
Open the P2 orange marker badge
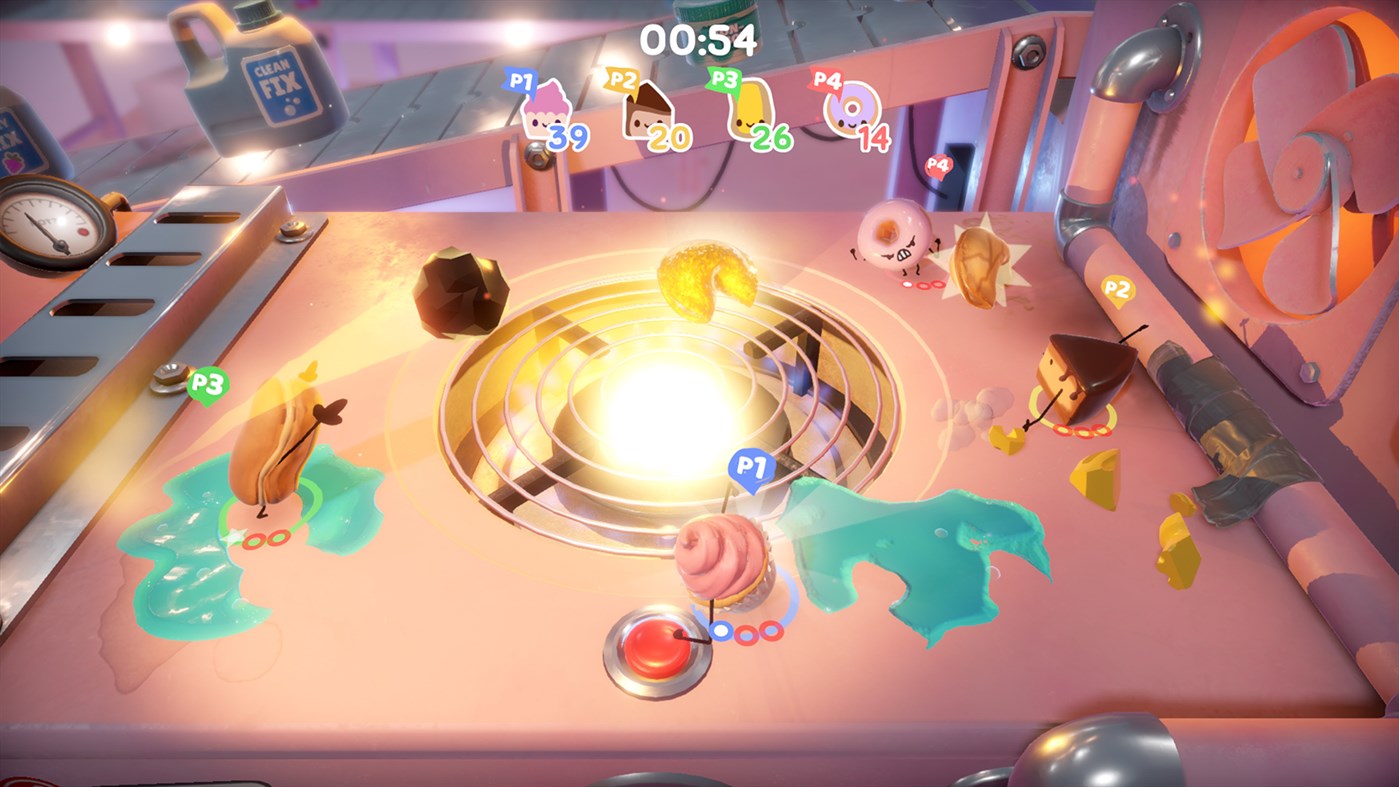coord(1120,288)
